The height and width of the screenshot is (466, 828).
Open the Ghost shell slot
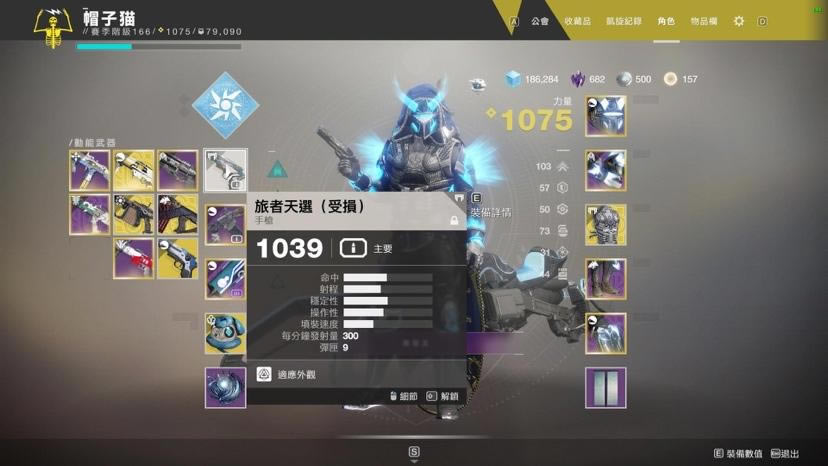[x=225, y=333]
